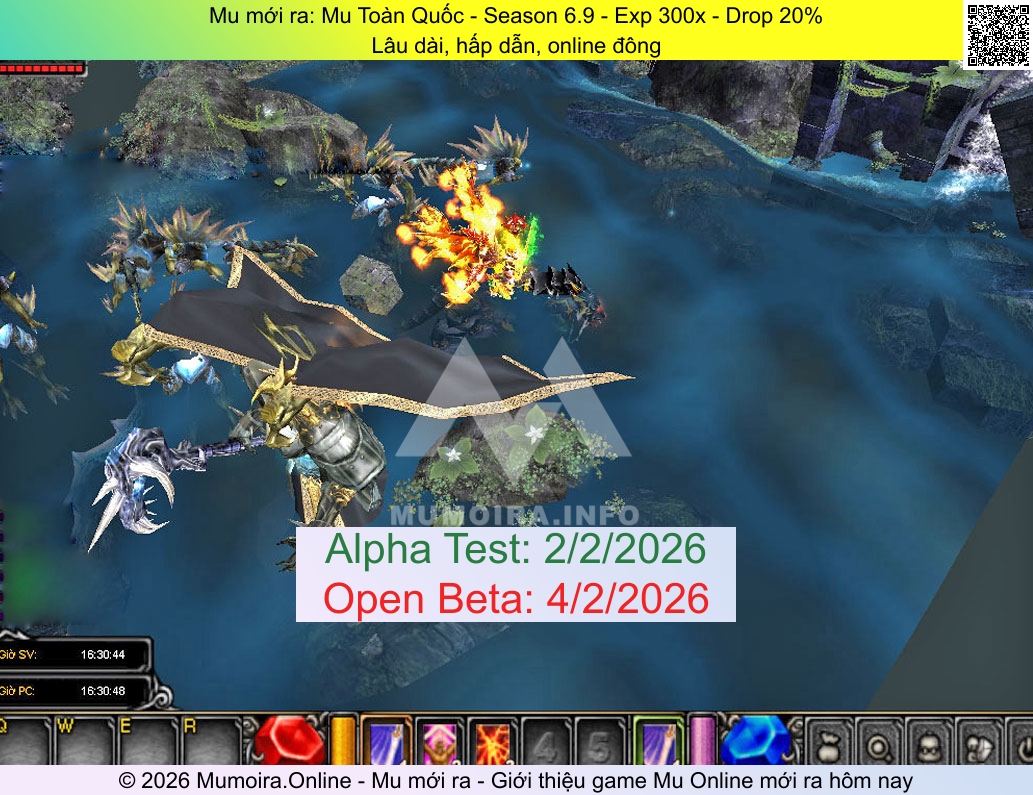Activate the pink muscled figure skill
The width and height of the screenshot is (1033, 795).
tap(439, 743)
